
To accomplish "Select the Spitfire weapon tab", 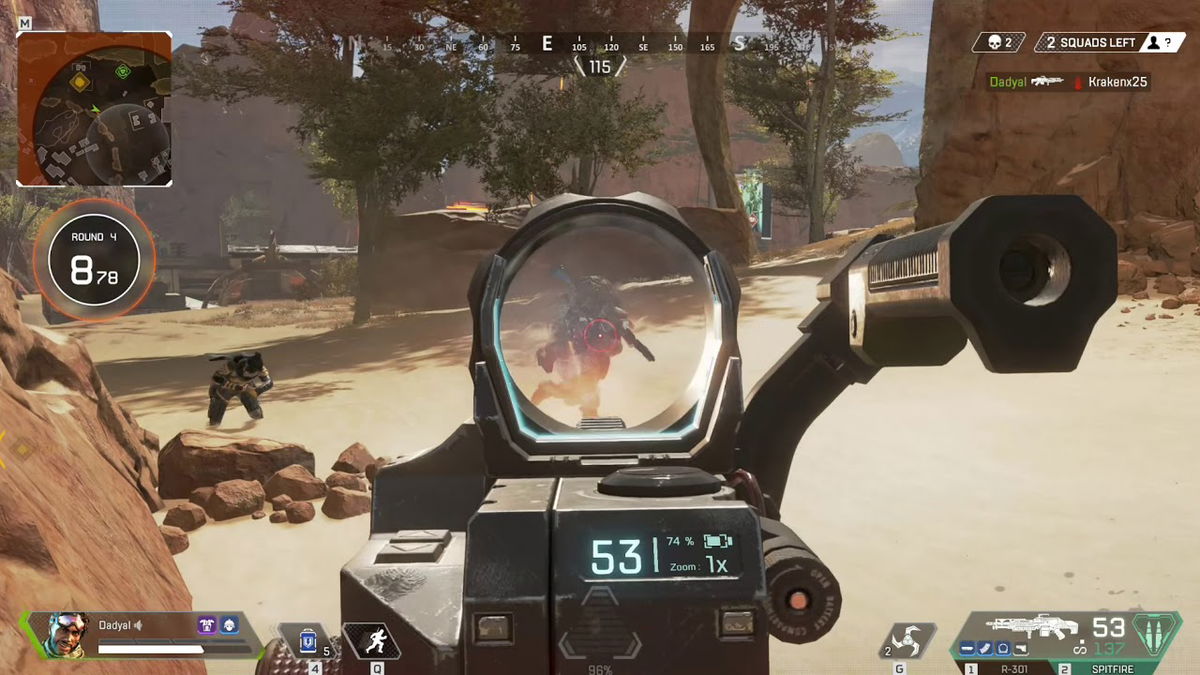I will pyautogui.click(x=1106, y=667).
